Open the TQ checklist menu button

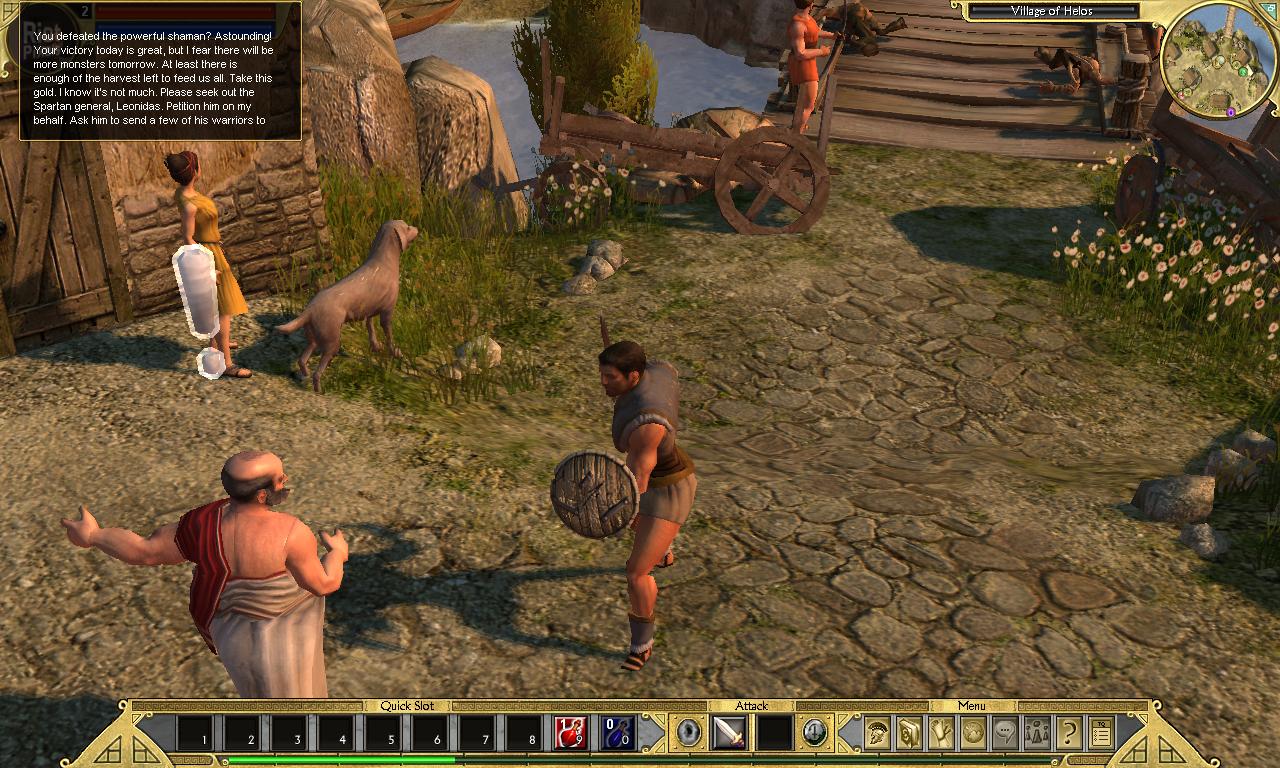click(1101, 733)
